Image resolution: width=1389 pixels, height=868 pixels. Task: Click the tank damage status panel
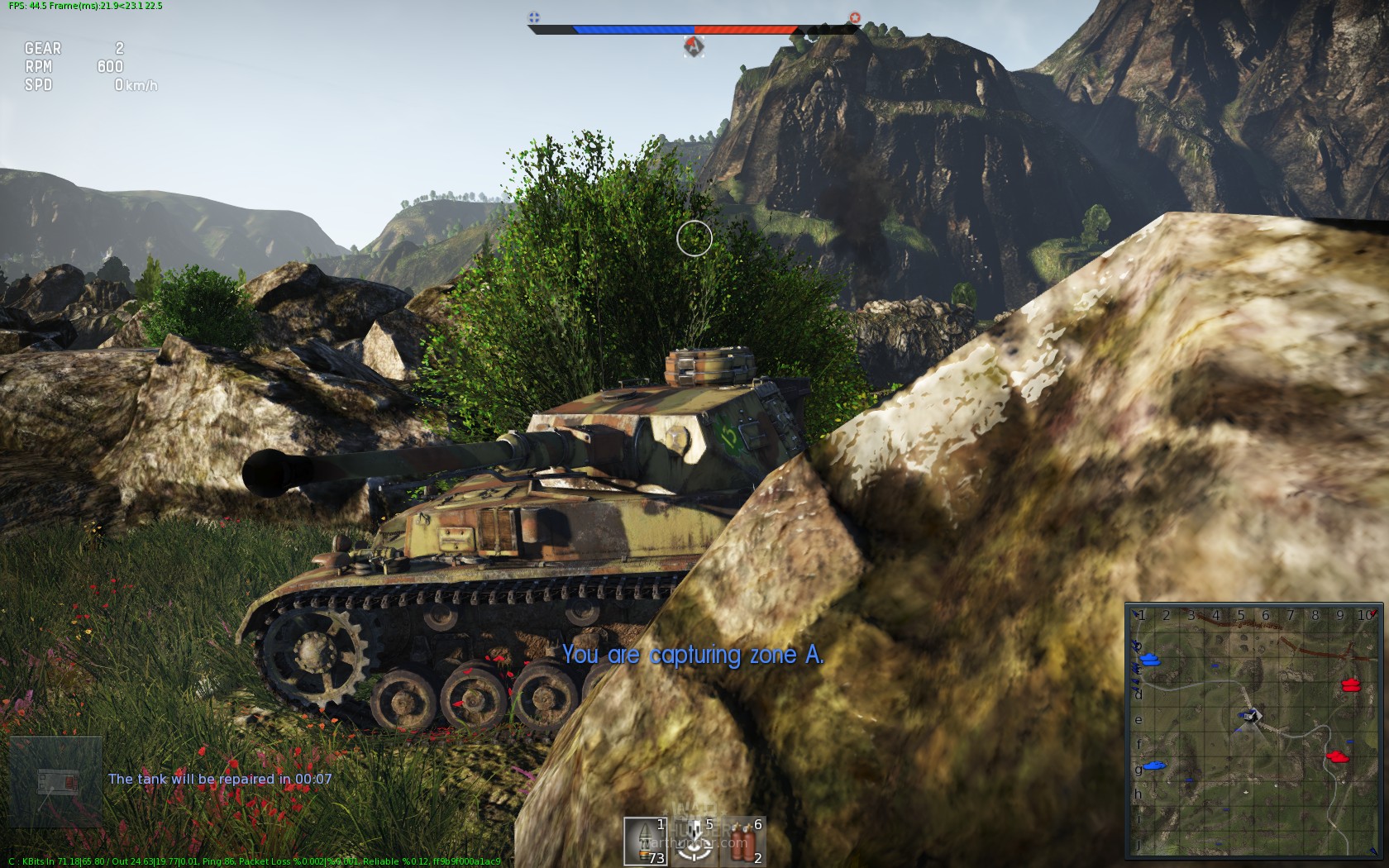coord(56,782)
